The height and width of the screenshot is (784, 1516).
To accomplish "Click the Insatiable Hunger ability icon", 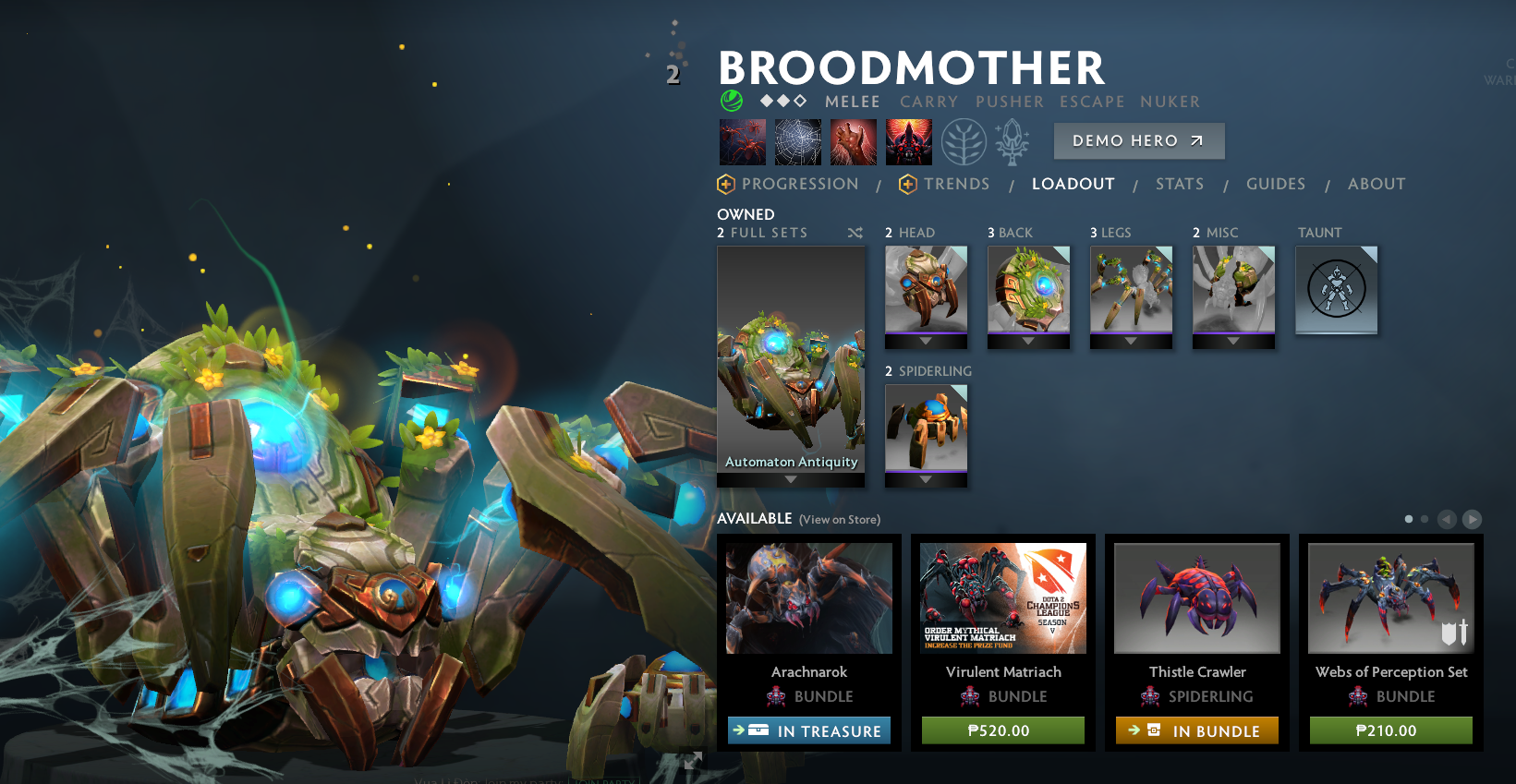I will point(854,141).
